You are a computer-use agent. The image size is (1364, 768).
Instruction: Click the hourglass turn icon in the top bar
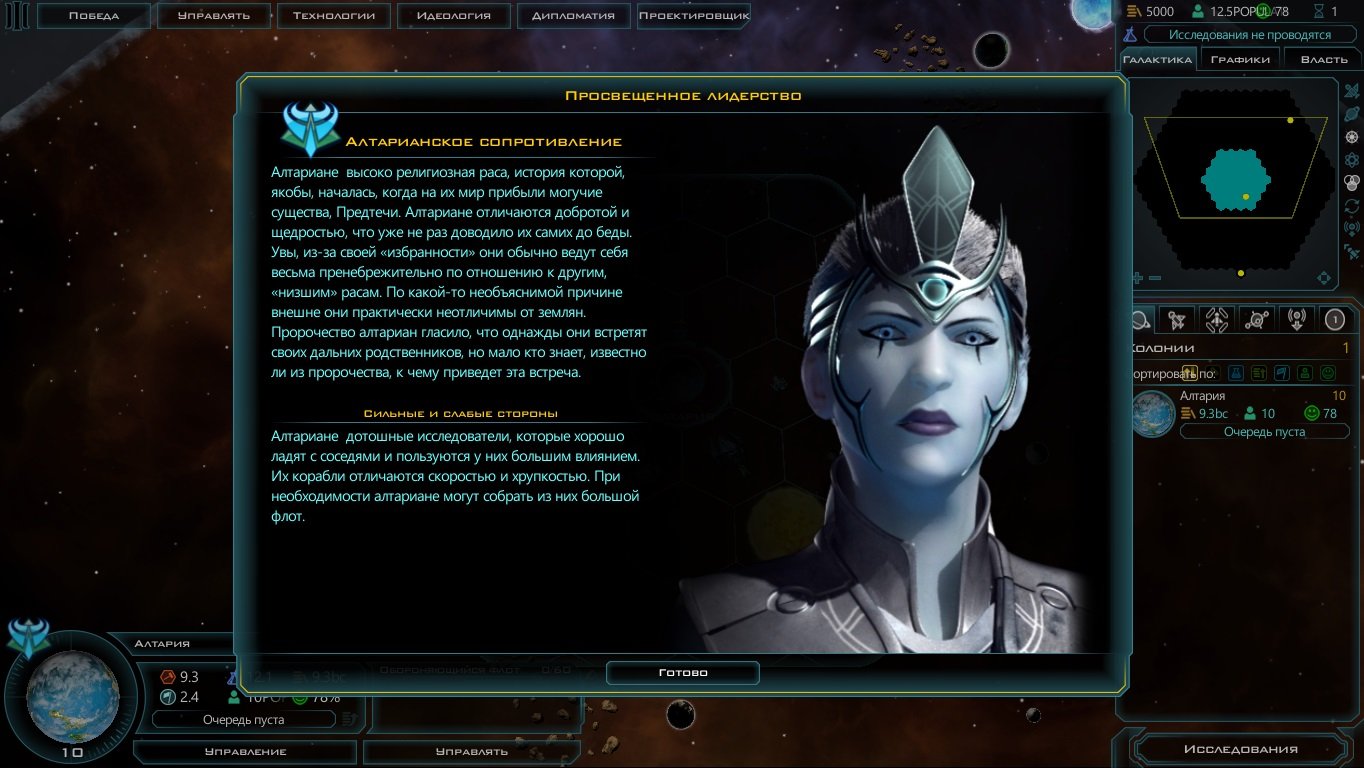pyautogui.click(x=1318, y=11)
